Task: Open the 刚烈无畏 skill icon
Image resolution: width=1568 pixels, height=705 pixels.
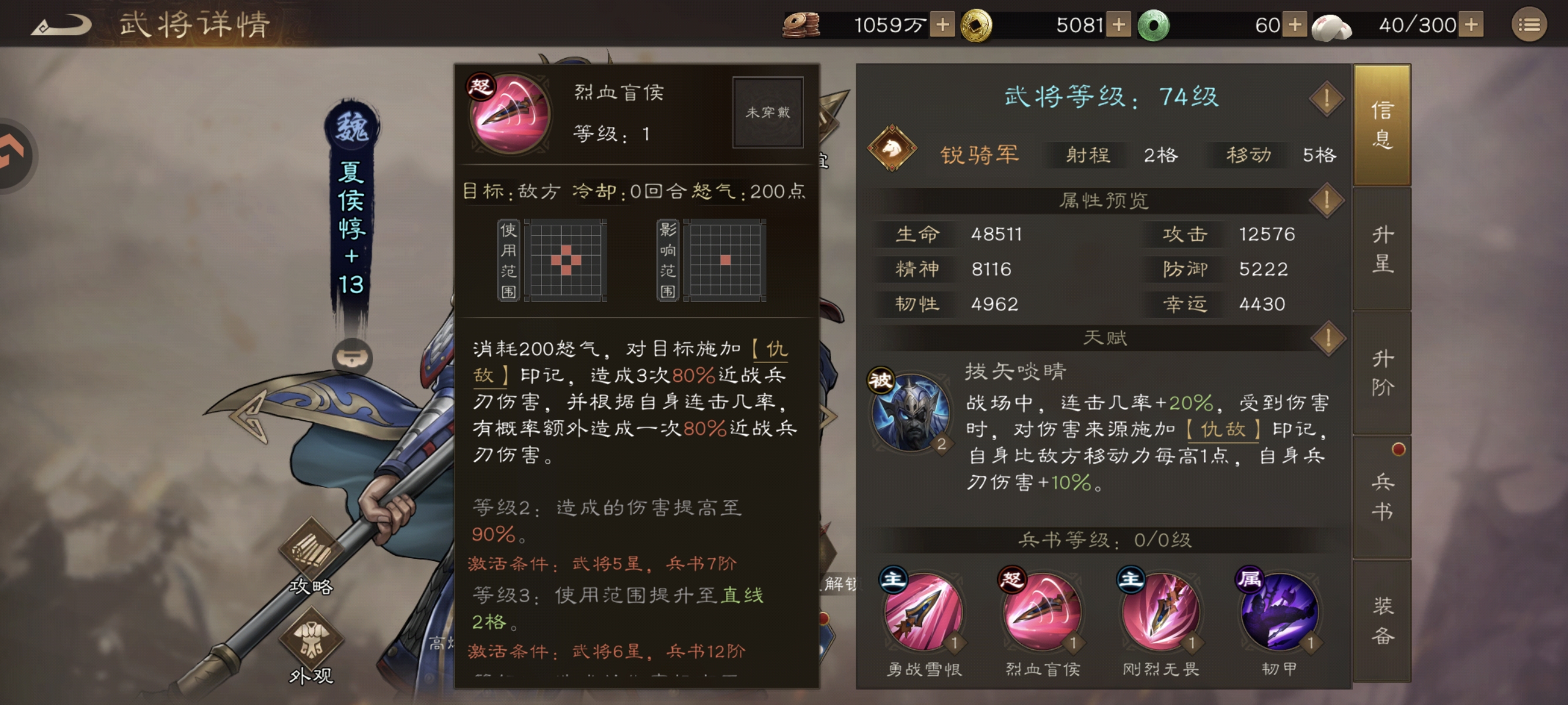Action: click(x=1160, y=614)
